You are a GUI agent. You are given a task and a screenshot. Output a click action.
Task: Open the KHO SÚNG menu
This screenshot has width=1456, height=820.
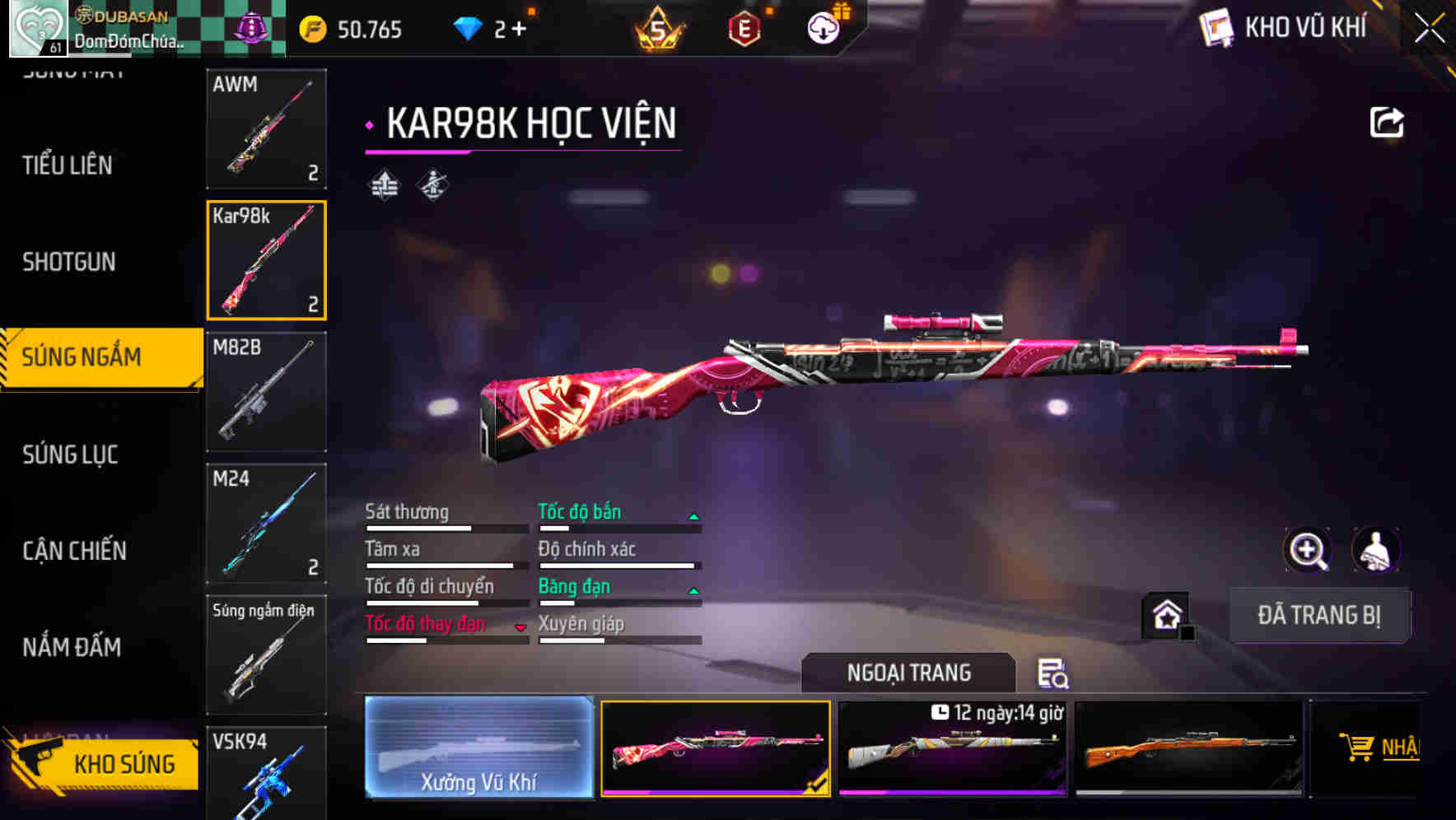(125, 763)
